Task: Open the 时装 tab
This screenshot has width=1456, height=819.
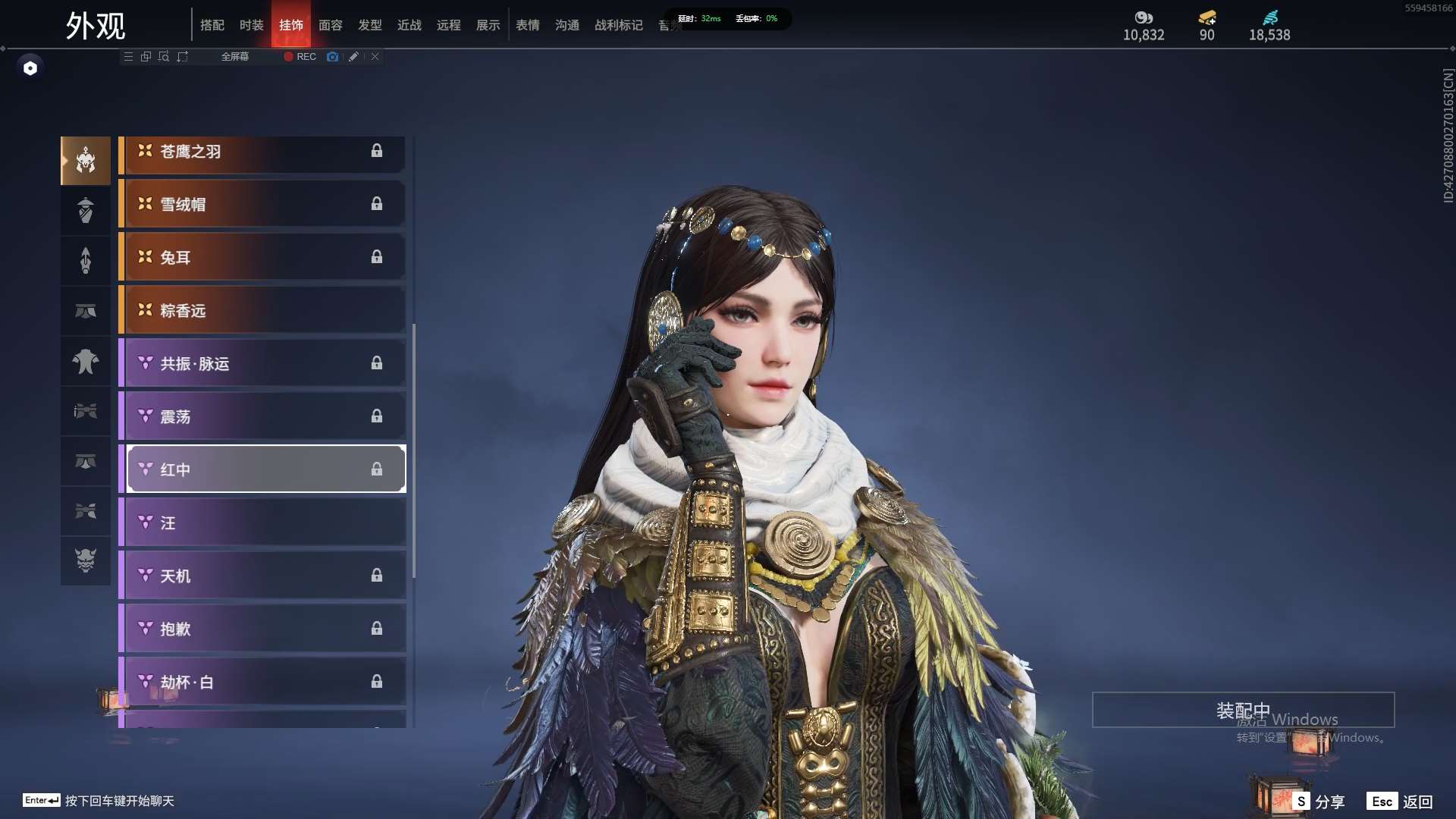Action: click(x=252, y=25)
